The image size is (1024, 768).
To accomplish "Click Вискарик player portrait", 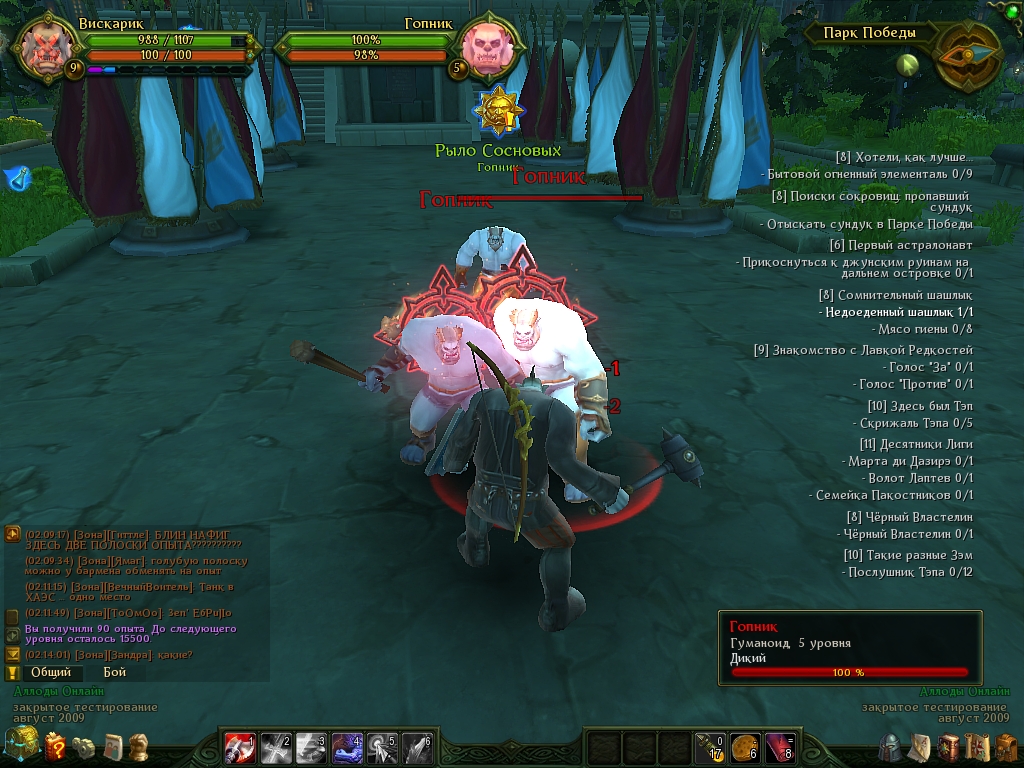I will (45, 47).
